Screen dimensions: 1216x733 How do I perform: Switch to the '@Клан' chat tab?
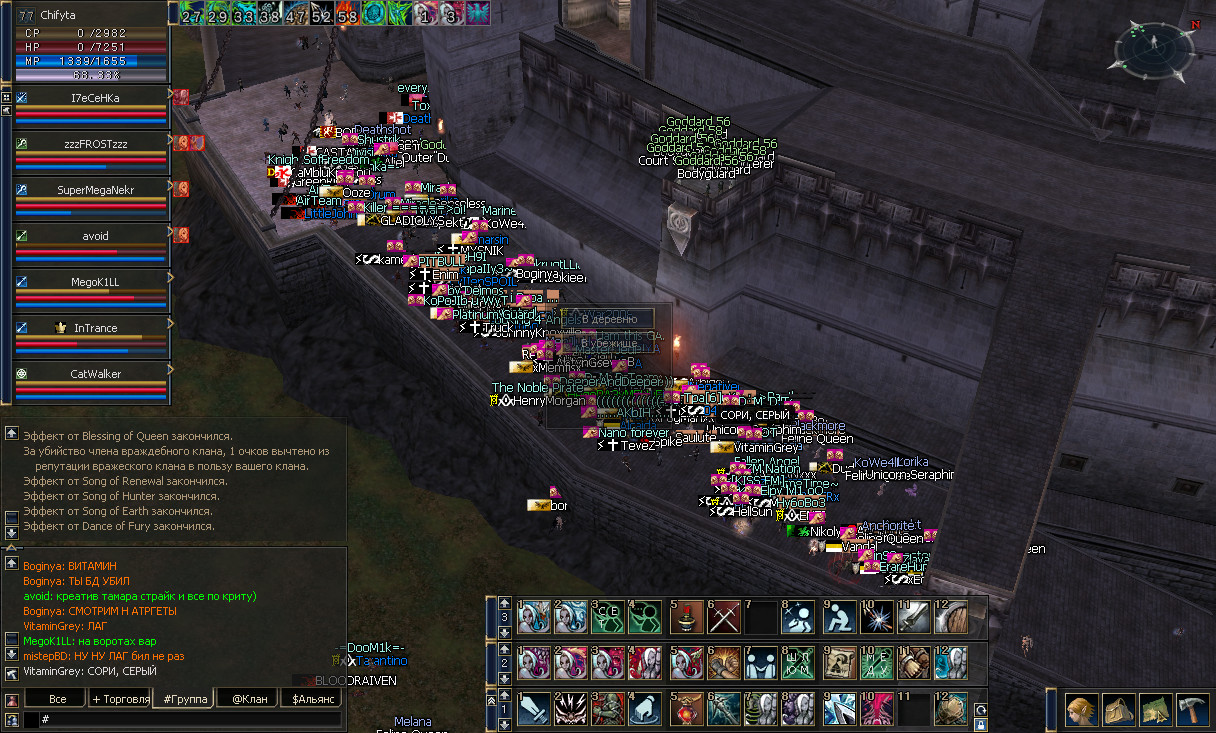245,699
